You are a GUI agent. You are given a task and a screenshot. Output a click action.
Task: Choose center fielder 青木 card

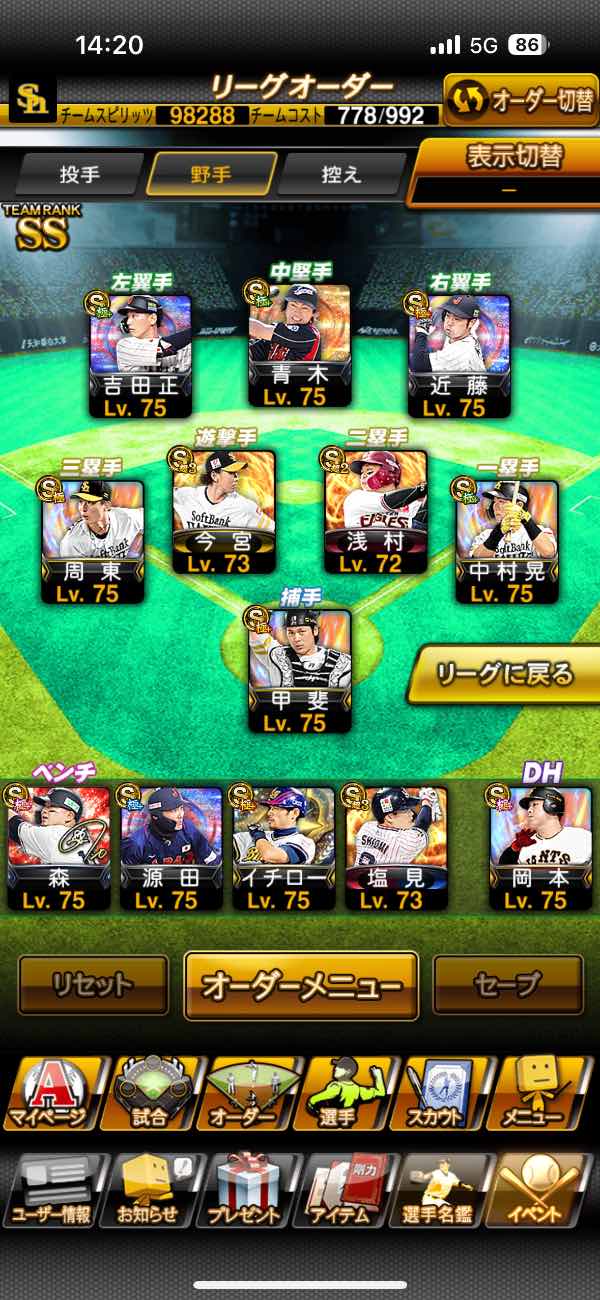299,345
